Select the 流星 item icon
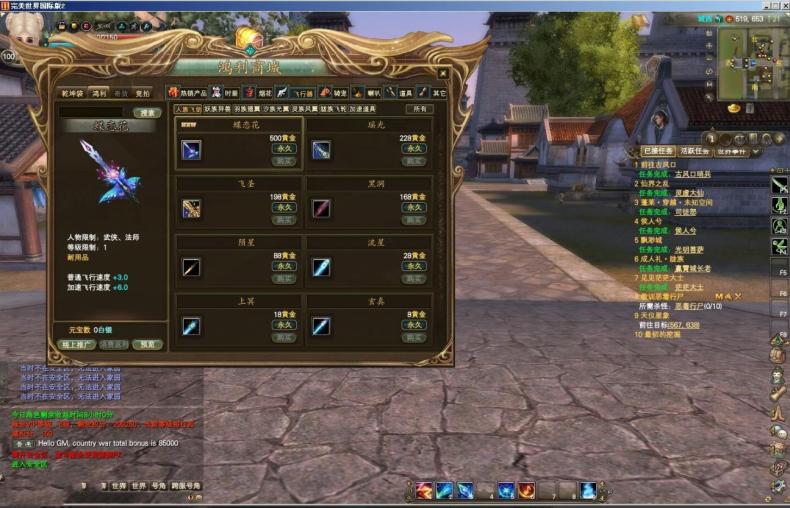This screenshot has width=790, height=508. click(321, 267)
